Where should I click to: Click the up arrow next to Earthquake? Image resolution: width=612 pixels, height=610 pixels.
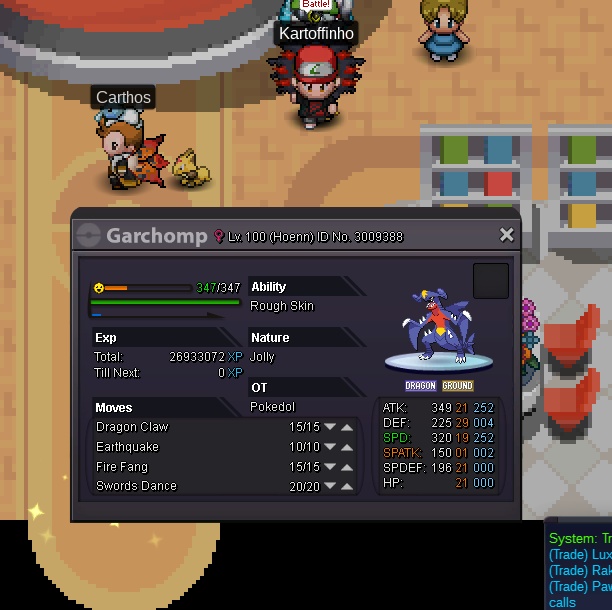pos(347,447)
